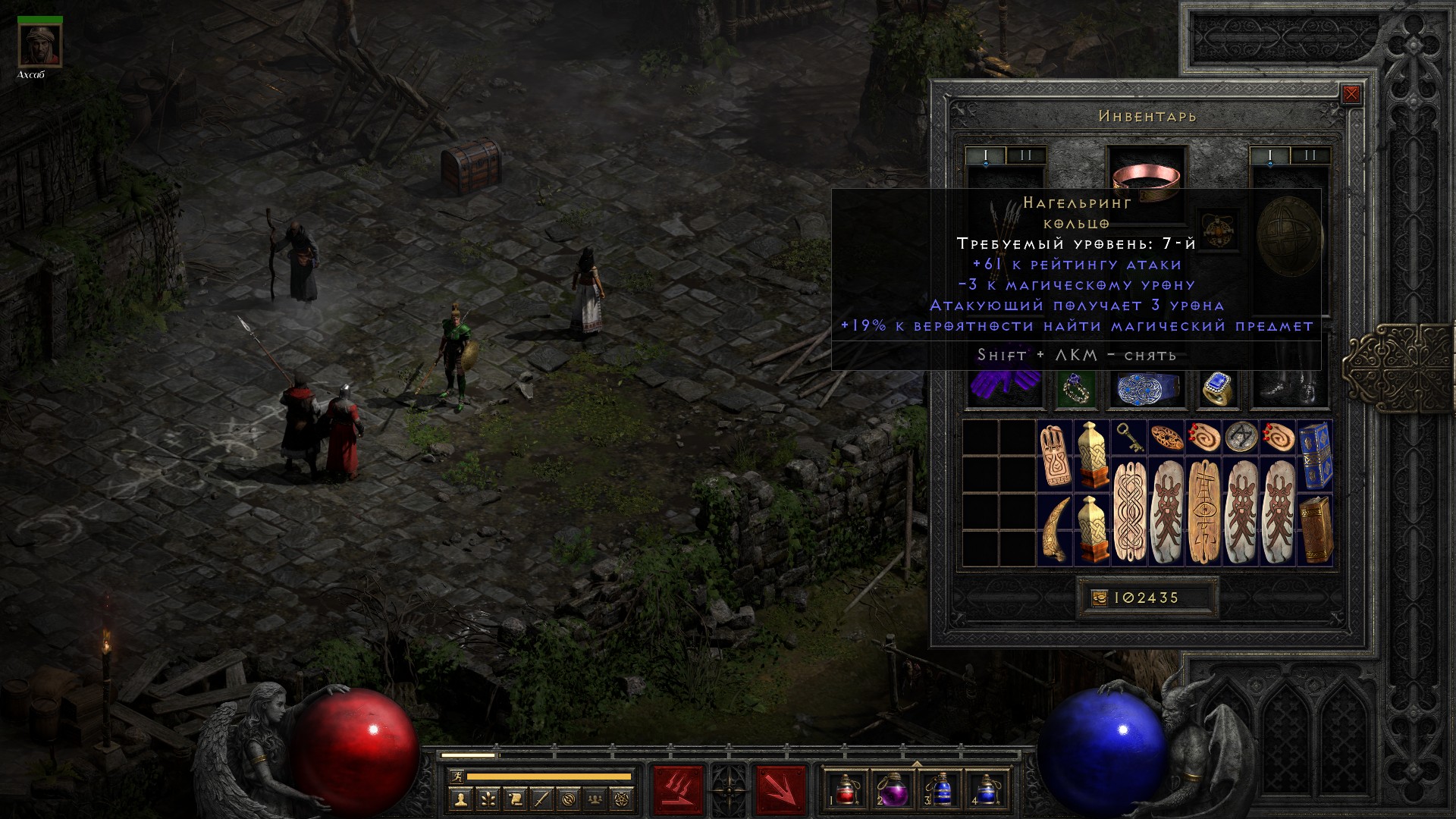
Task: Pick the key in the inventory grid
Action: (x=1128, y=438)
